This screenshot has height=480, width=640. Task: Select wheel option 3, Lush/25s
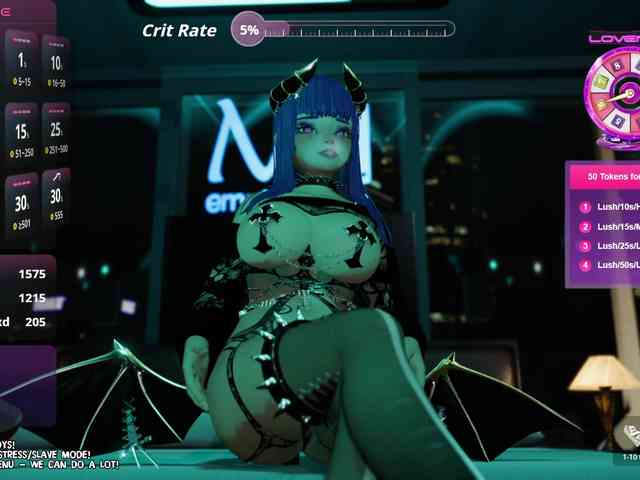(x=606, y=246)
